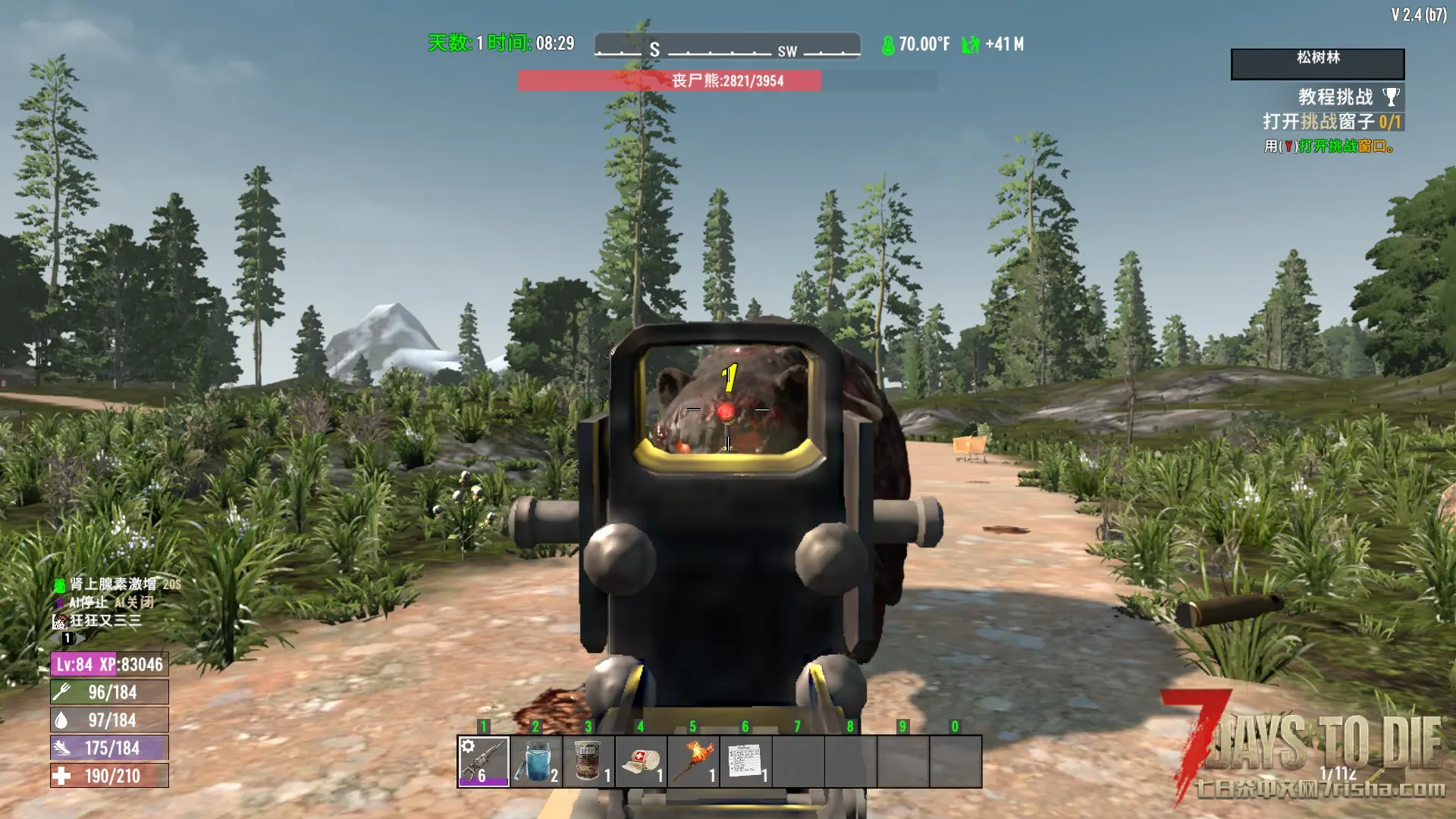1456x819 pixels.
Task: Click the 肾上腺素激增 buff icon
Action: 59,585
